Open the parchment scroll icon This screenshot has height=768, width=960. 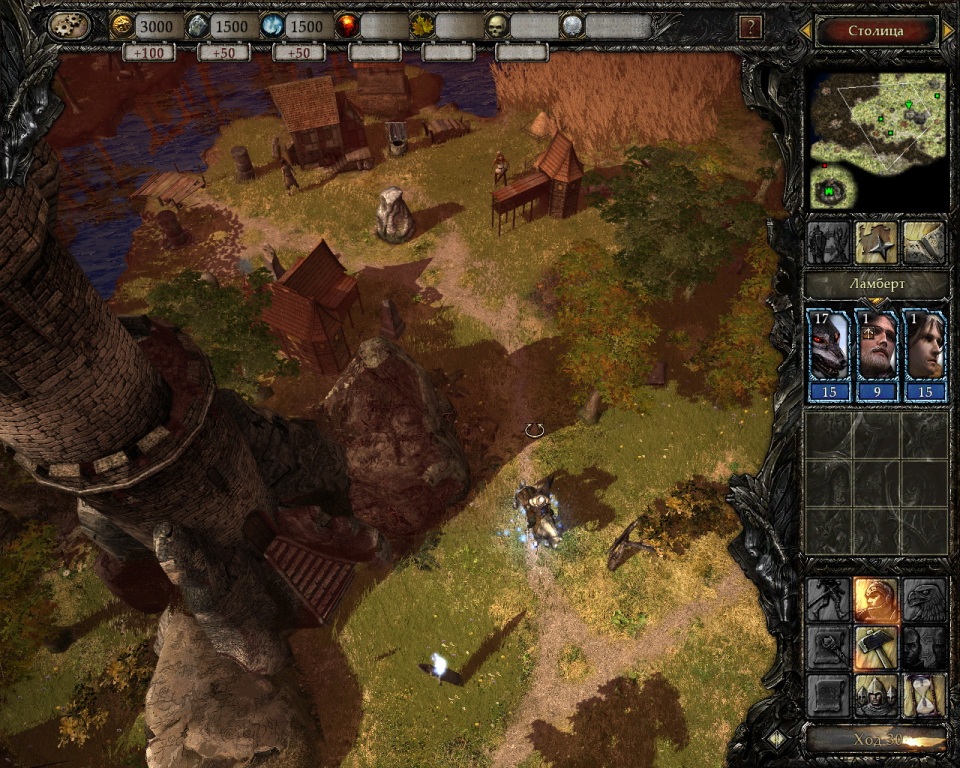[x=828, y=695]
